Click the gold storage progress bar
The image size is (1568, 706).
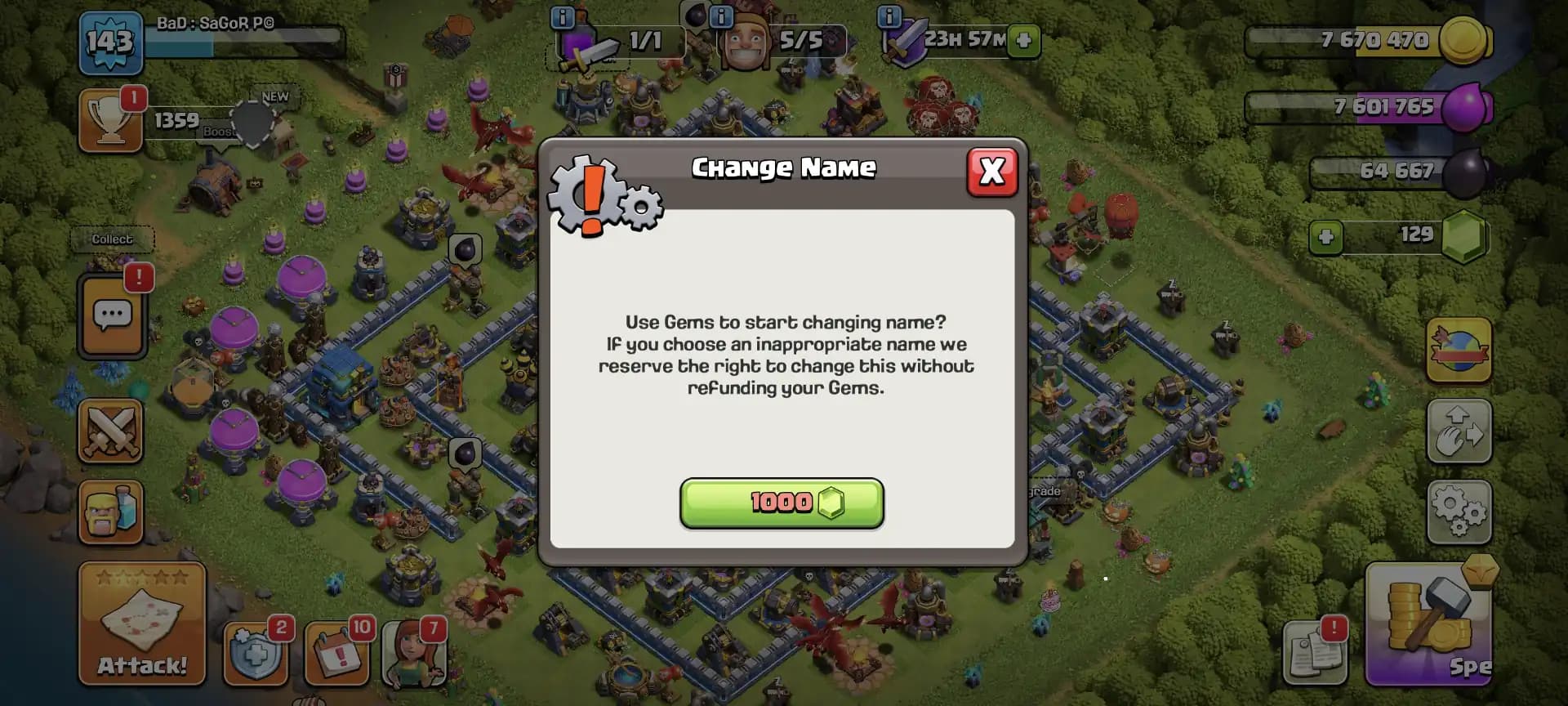1356,39
